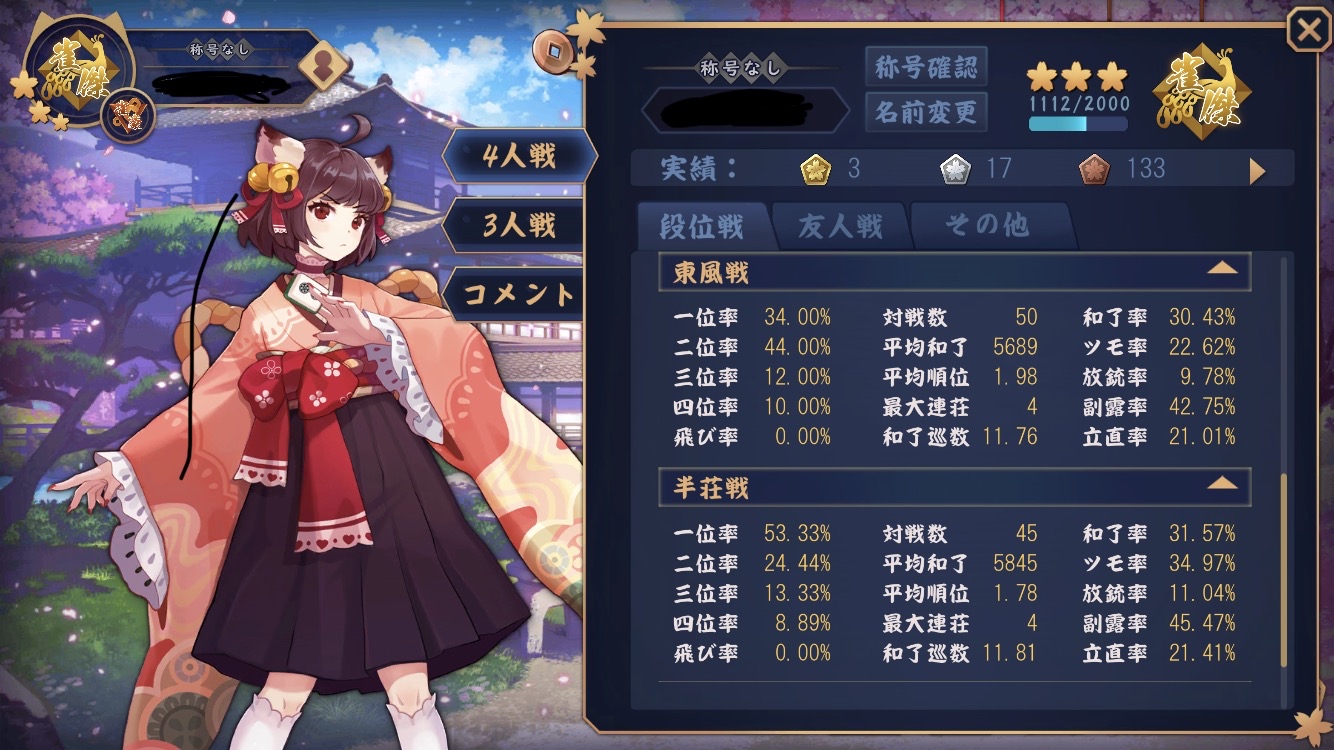Click the bronze achievement badge
Image resolution: width=1334 pixels, height=750 pixels.
(x=1094, y=170)
